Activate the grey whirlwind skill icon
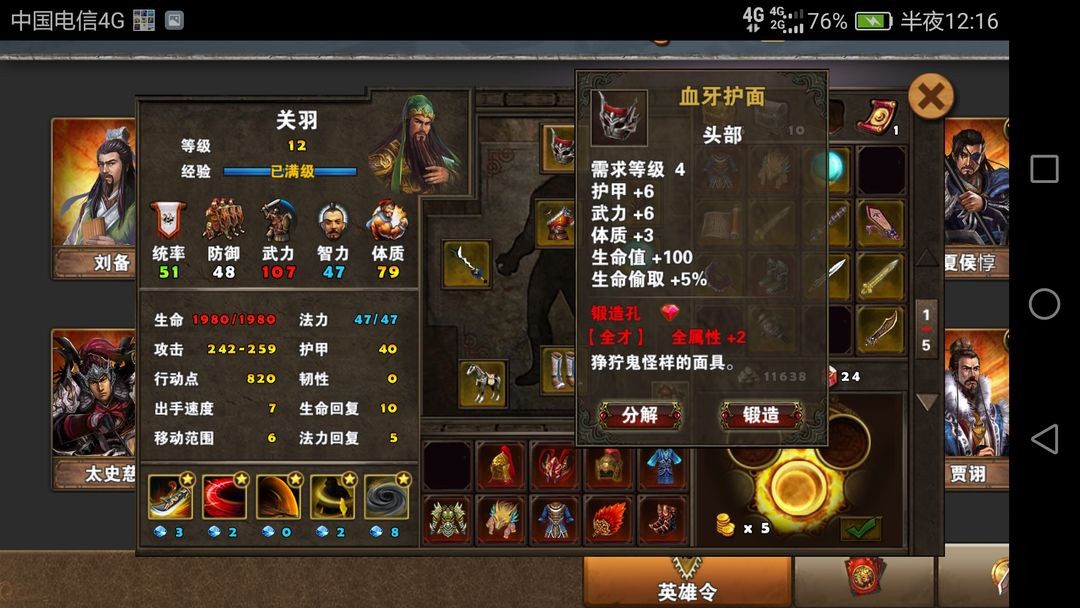Viewport: 1080px width, 608px height. [385, 497]
